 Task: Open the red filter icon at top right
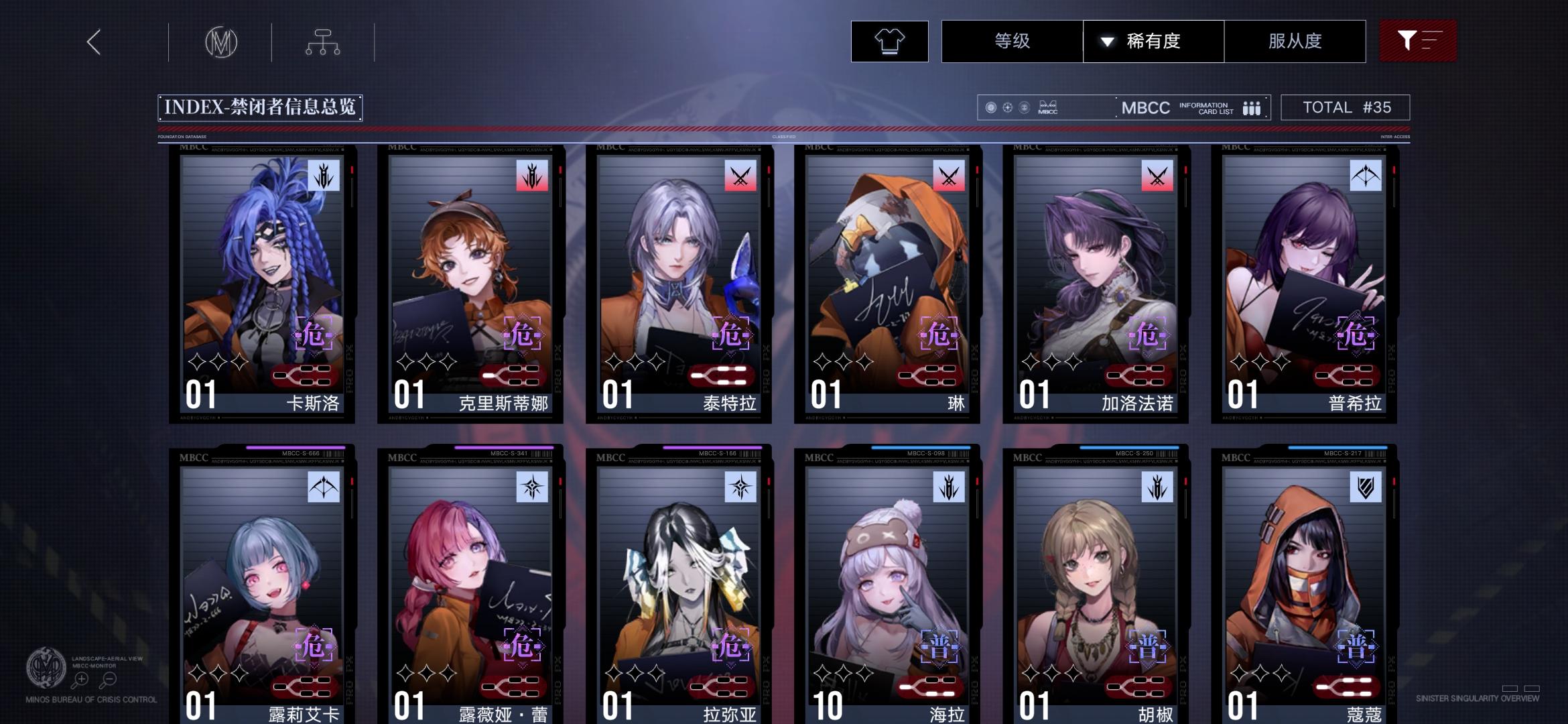1418,41
